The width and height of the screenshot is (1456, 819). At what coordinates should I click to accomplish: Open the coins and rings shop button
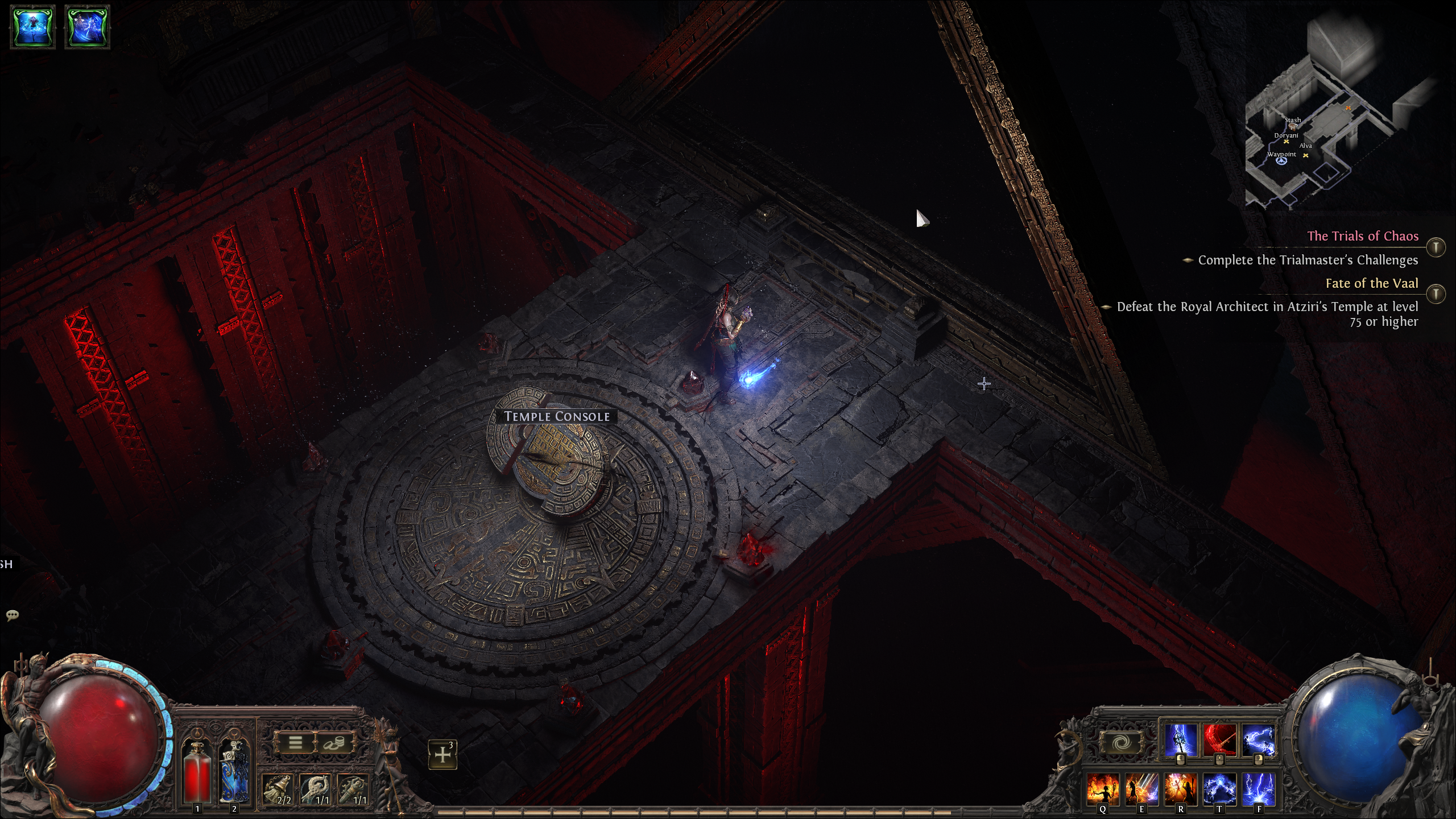pyautogui.click(x=333, y=743)
